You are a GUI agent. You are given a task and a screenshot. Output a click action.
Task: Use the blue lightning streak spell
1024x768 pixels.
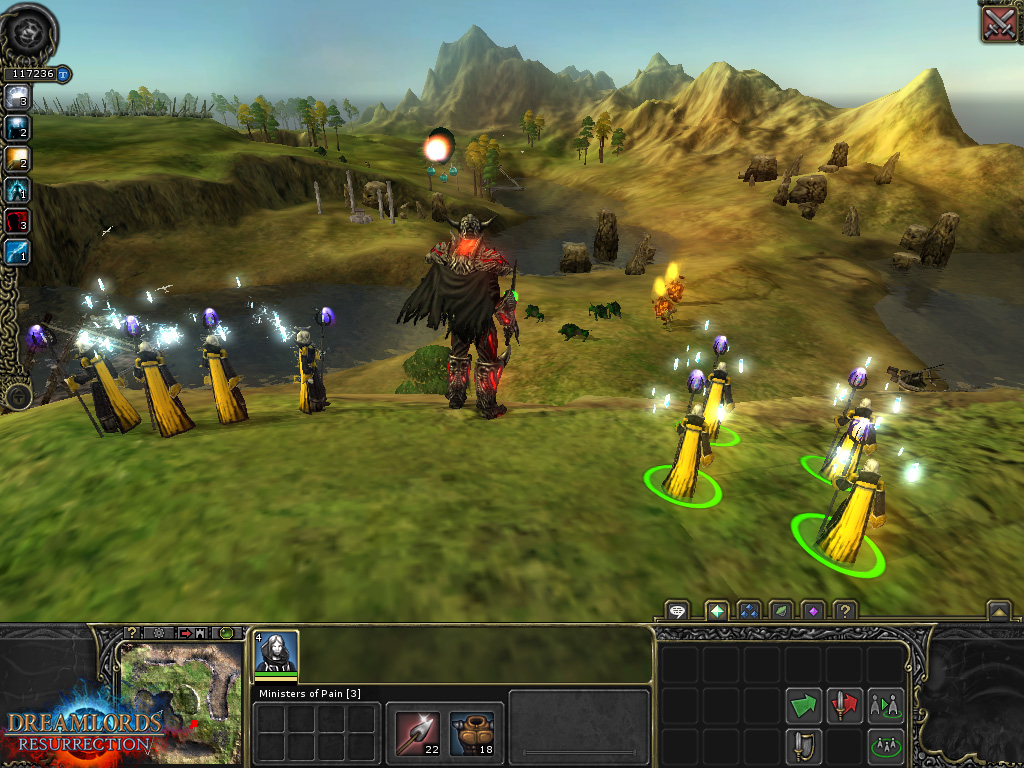(x=17, y=251)
